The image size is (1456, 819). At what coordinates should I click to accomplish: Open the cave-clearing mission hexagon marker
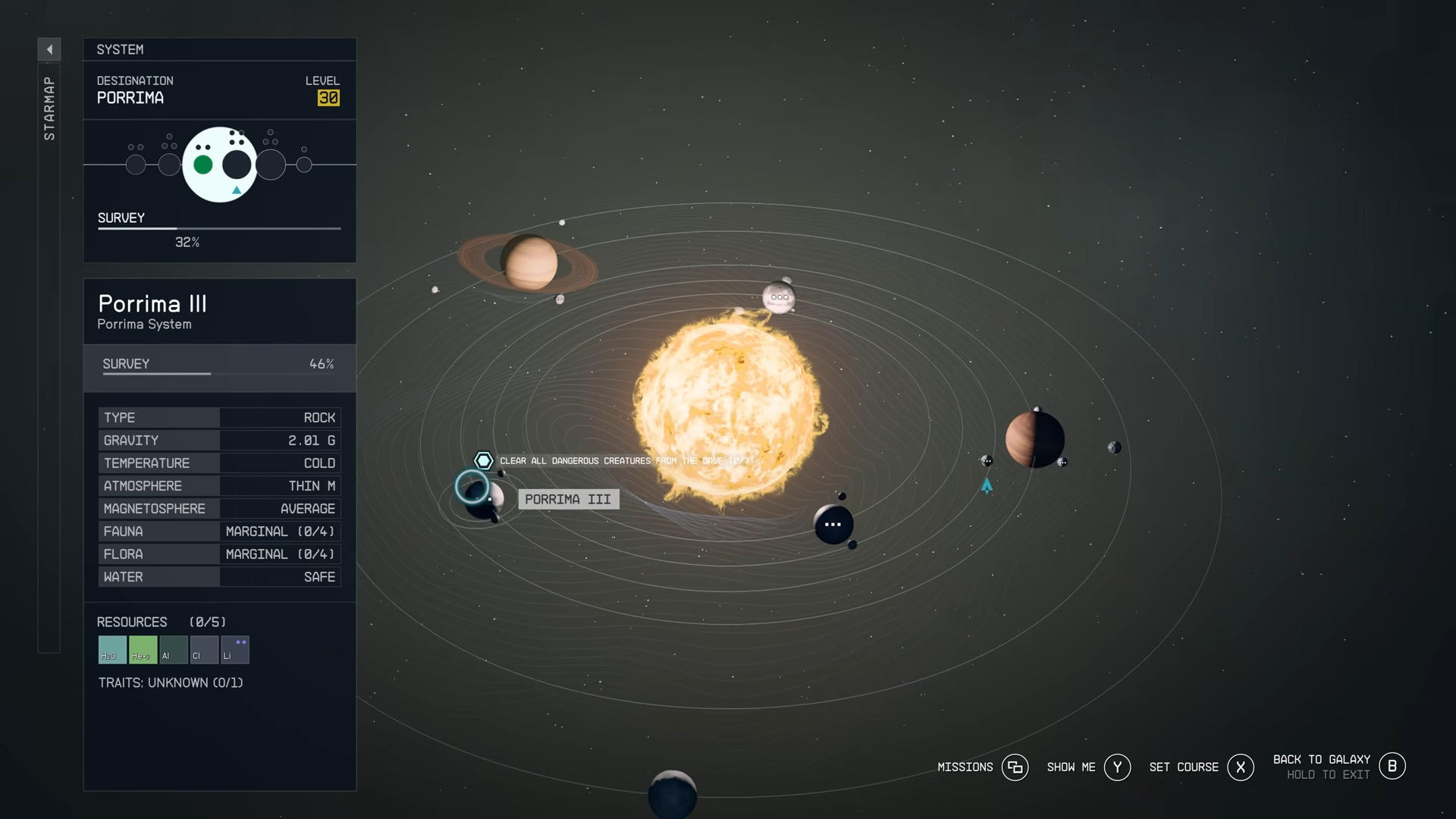(483, 460)
